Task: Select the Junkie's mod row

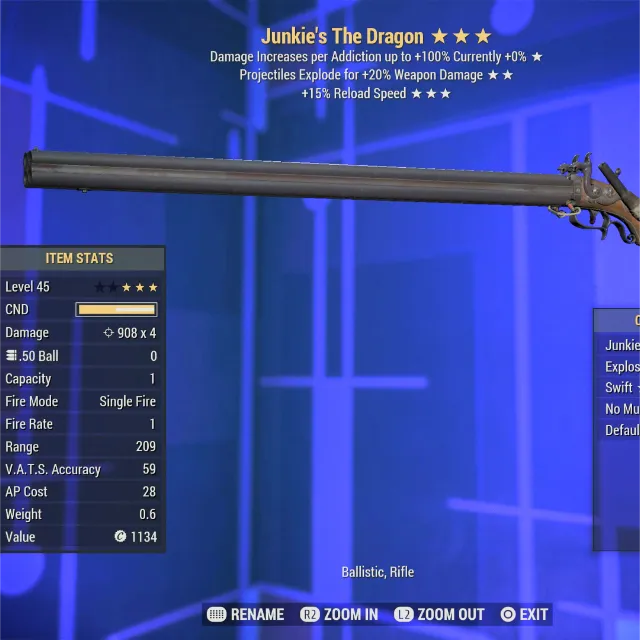Action: click(x=622, y=345)
